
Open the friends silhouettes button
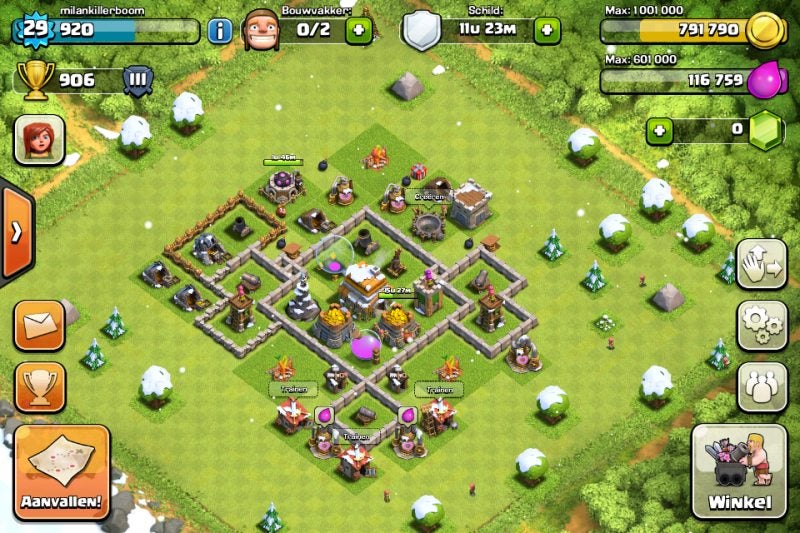point(762,386)
